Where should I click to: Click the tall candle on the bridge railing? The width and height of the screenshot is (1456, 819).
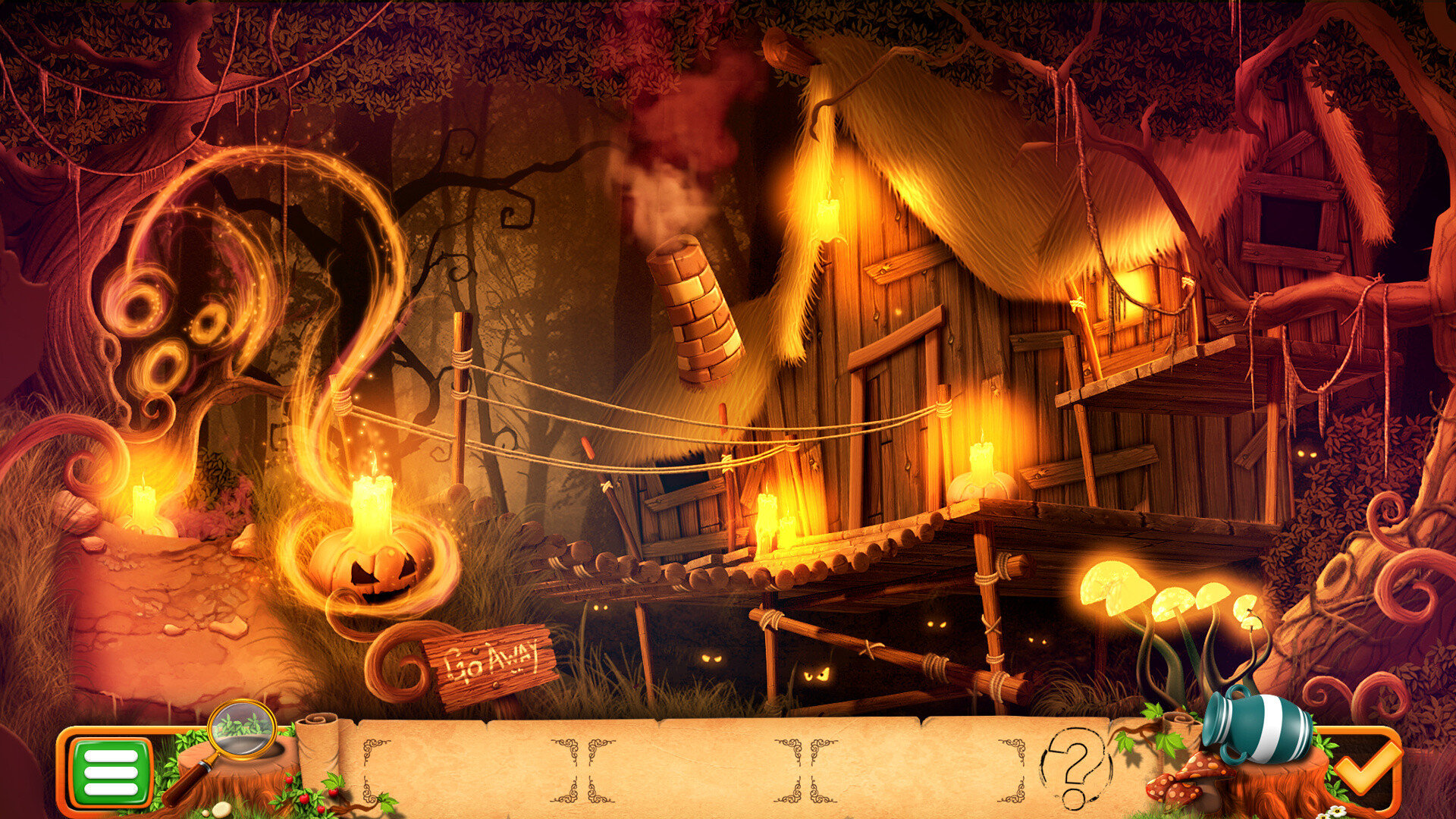tap(766, 516)
